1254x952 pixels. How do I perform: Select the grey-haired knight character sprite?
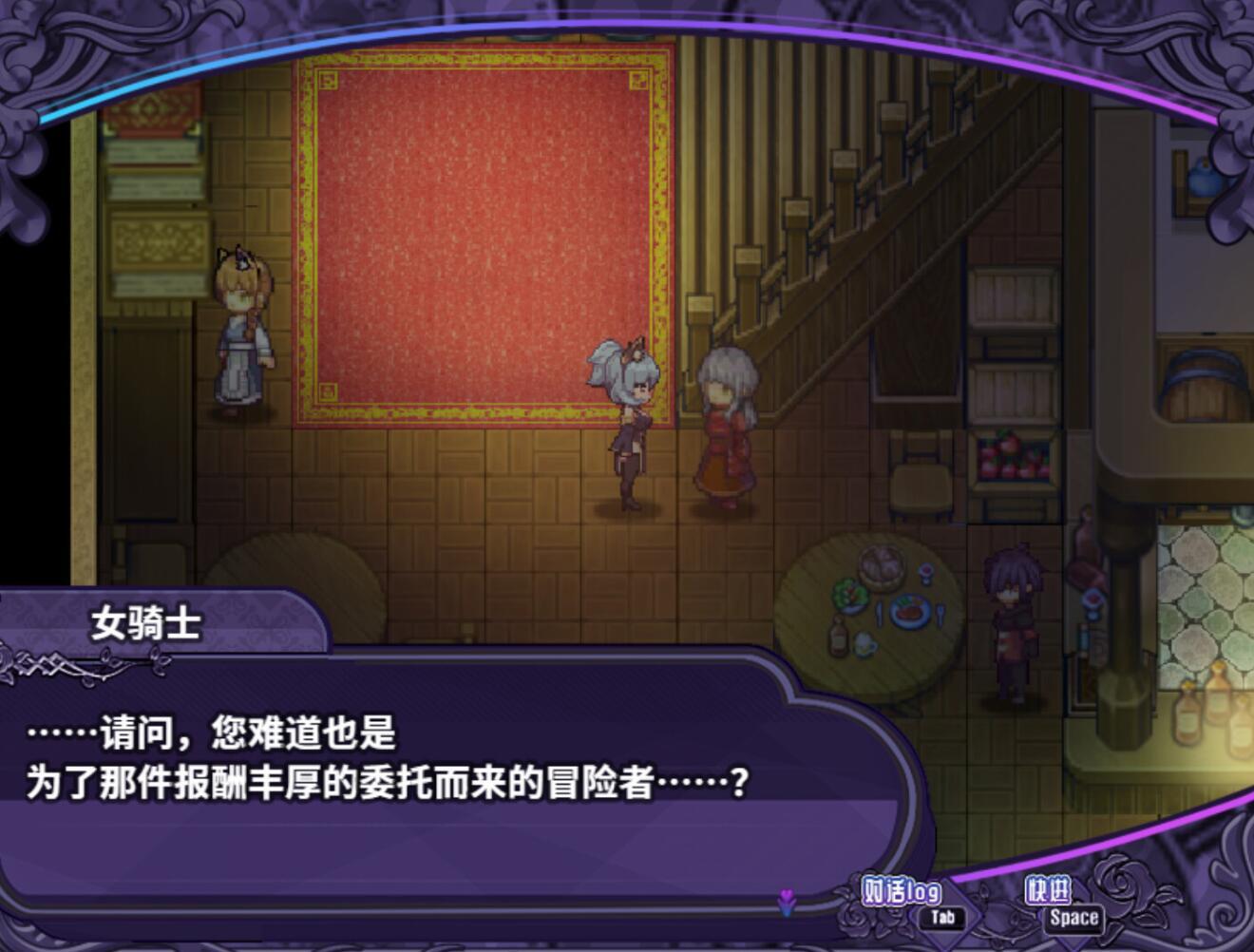(726, 428)
